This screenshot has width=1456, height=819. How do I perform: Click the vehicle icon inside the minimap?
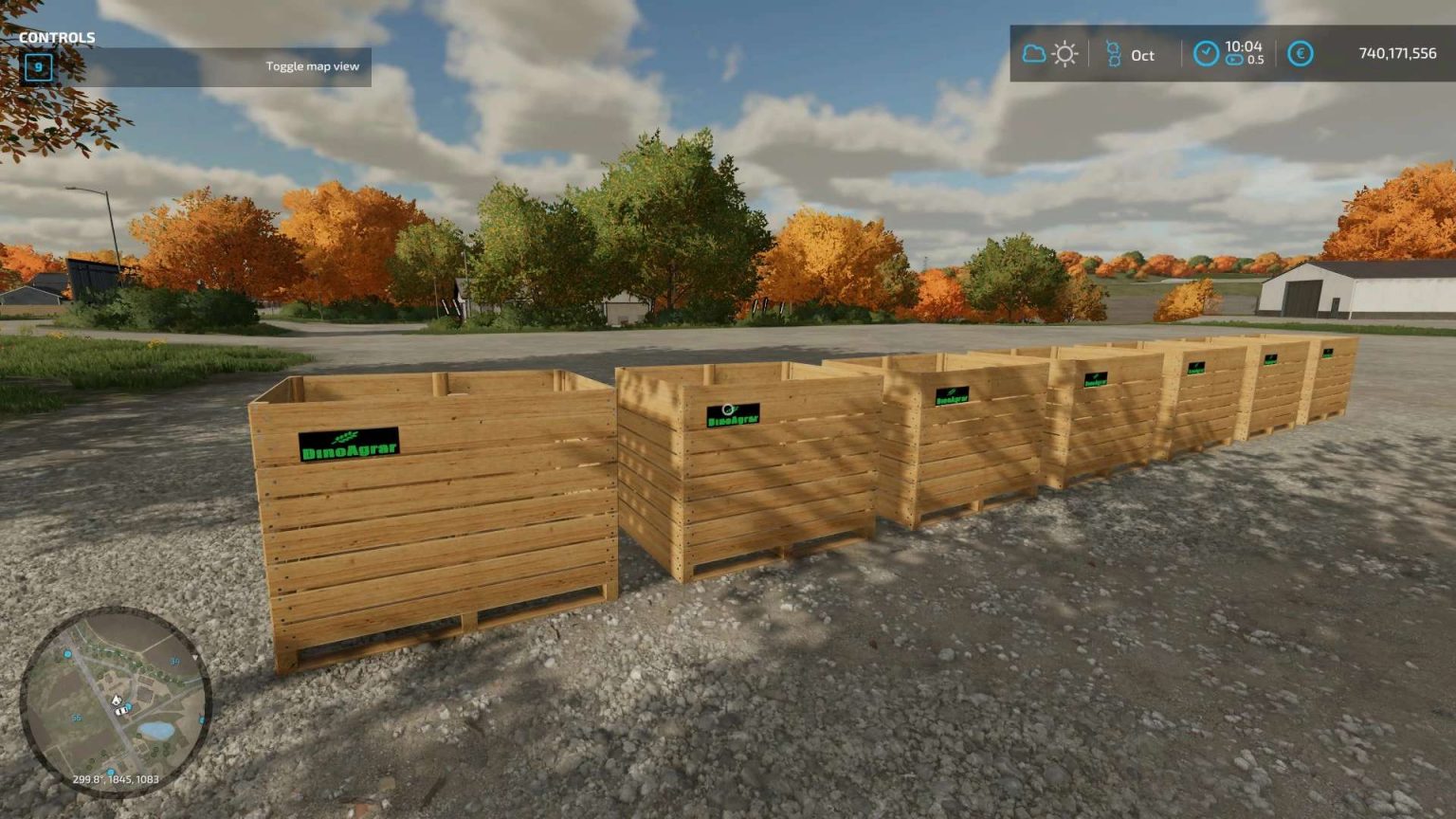coord(120,711)
